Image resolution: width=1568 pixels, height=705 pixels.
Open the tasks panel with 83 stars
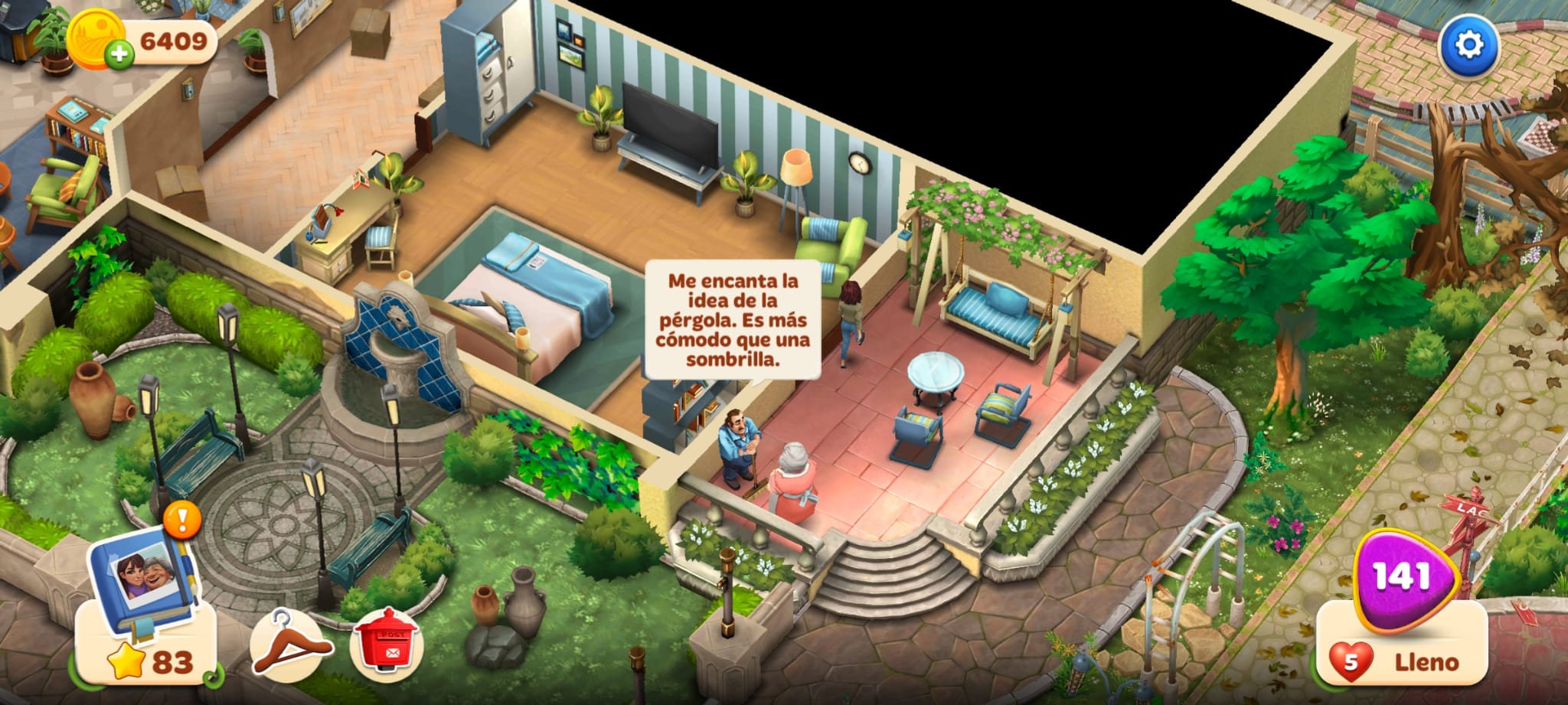[145, 661]
